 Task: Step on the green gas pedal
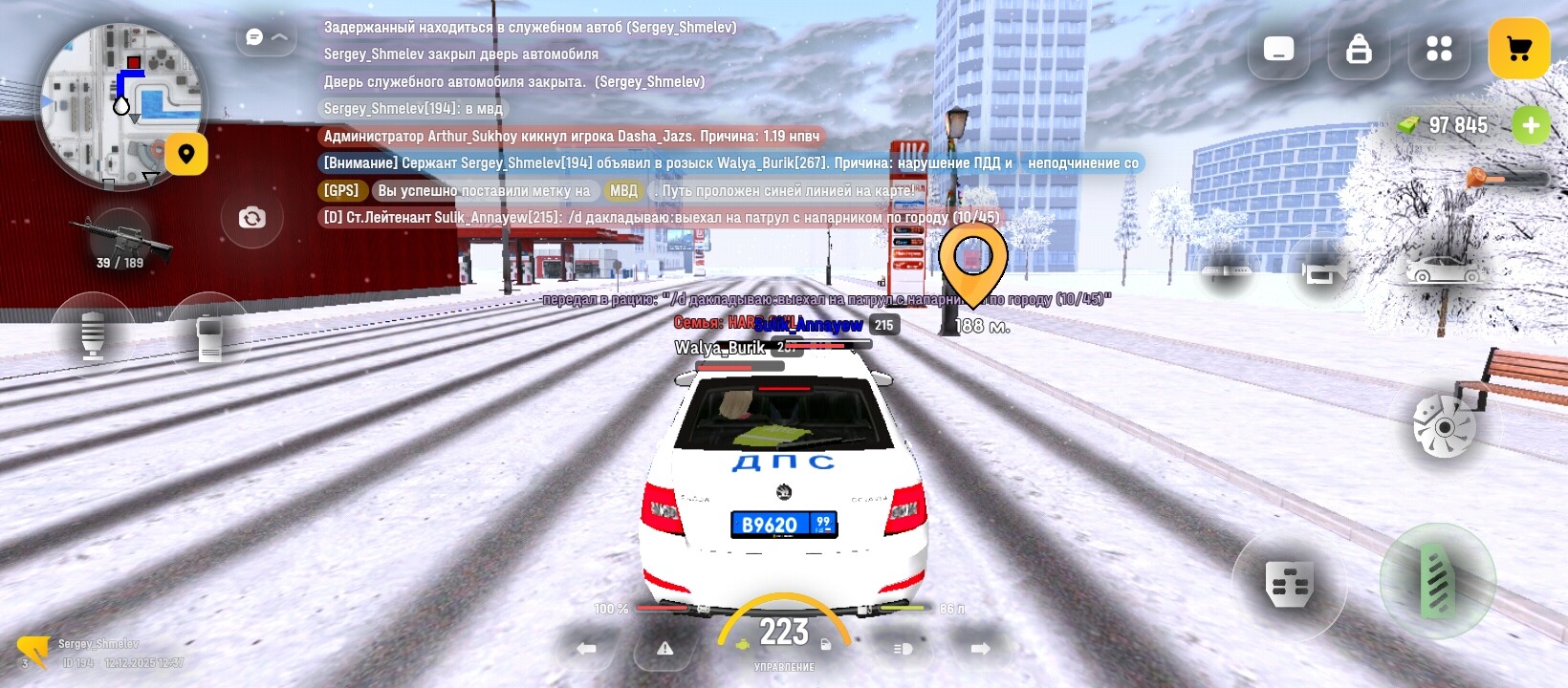pos(1437,580)
